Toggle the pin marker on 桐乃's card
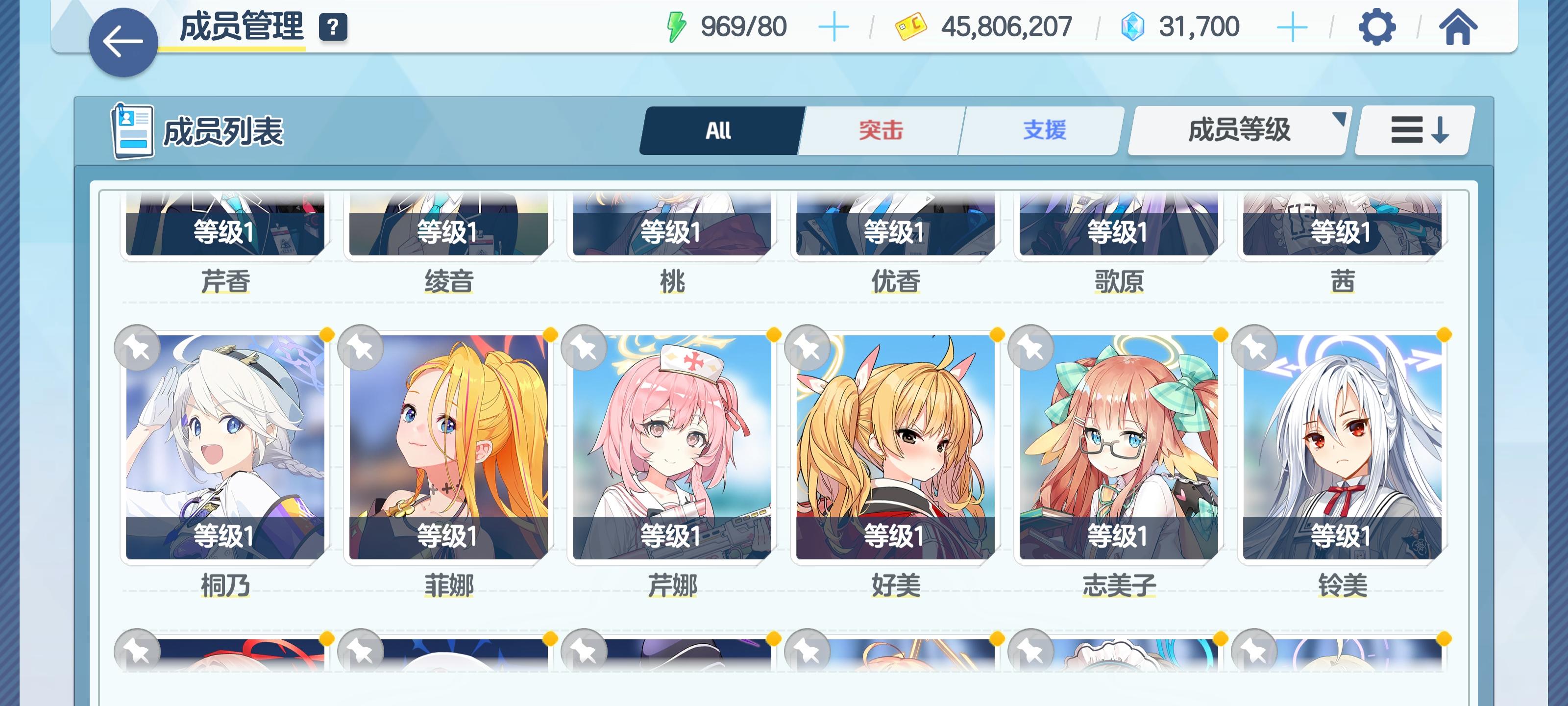The image size is (1568, 706). [x=138, y=347]
